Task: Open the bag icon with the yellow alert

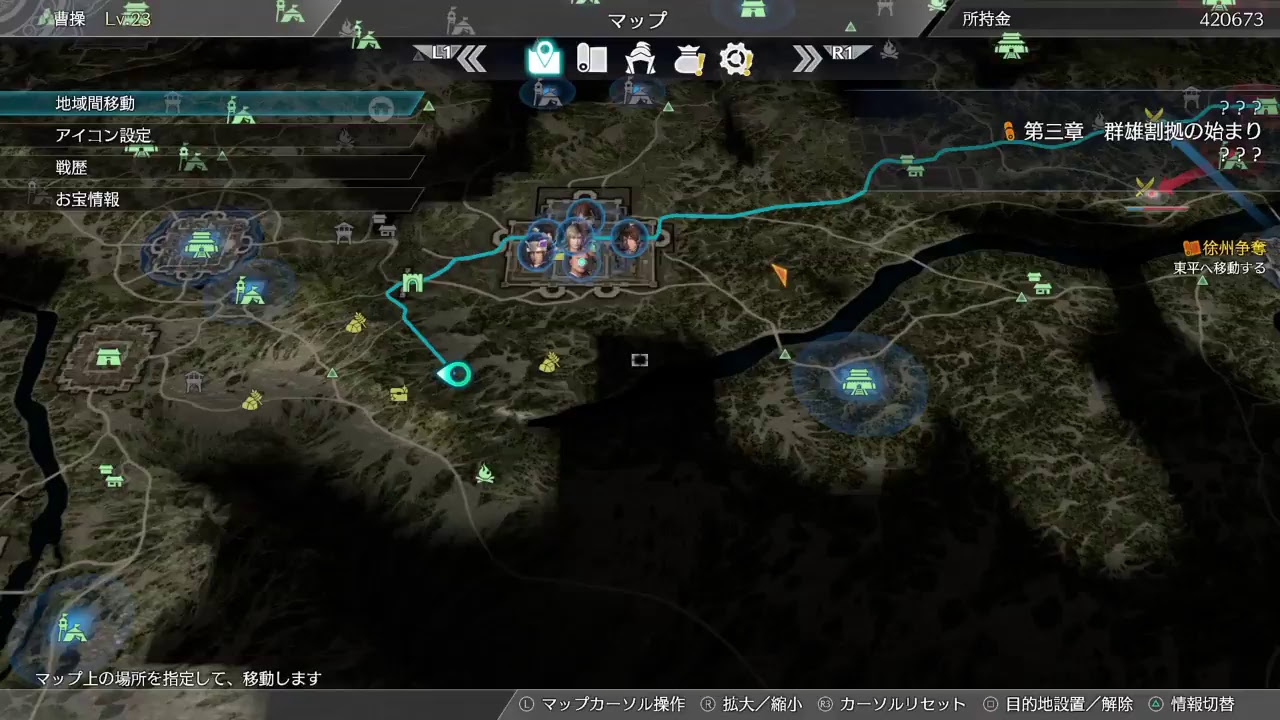Action: [688, 58]
